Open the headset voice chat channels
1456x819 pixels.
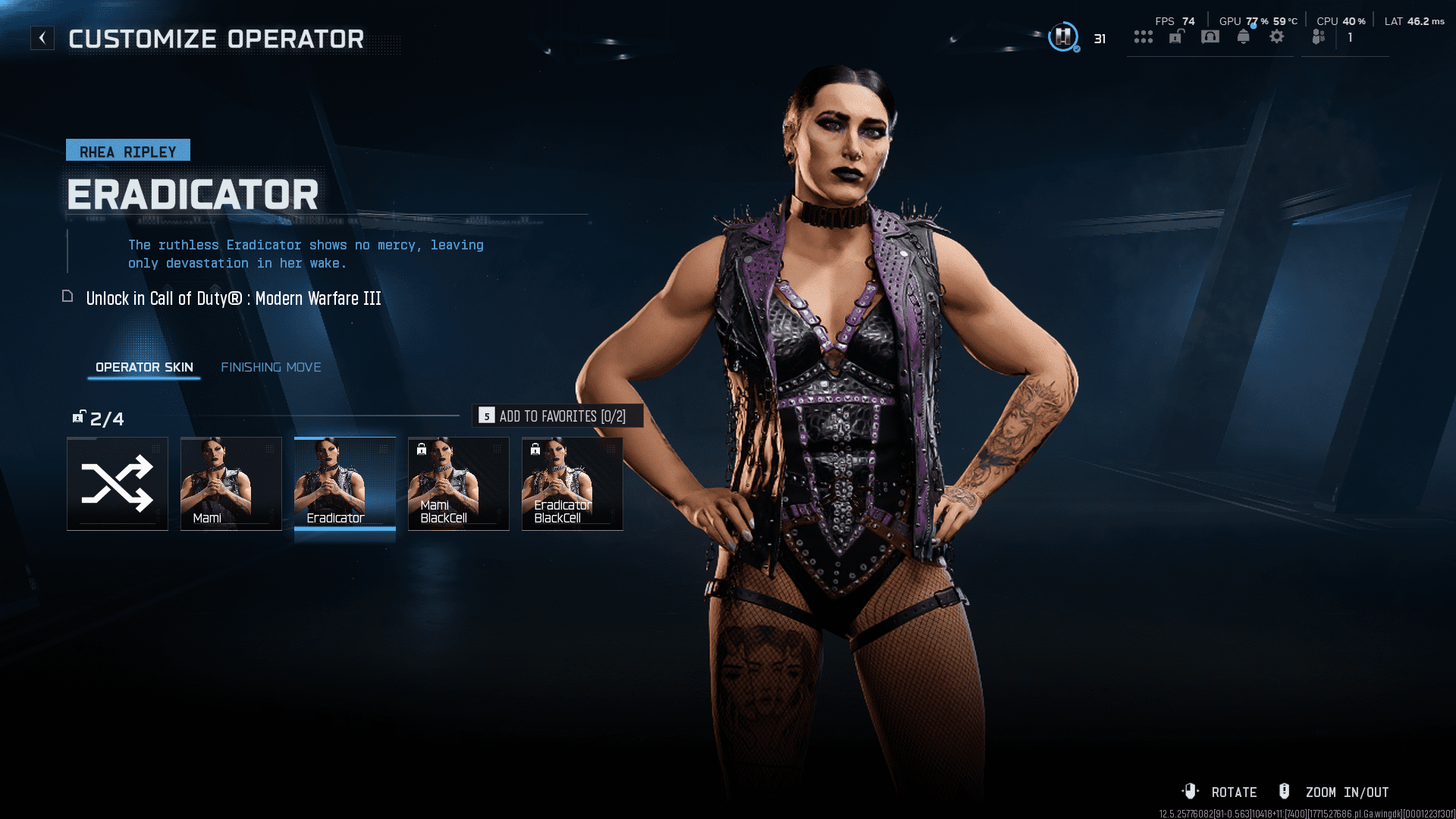pos(1210,37)
